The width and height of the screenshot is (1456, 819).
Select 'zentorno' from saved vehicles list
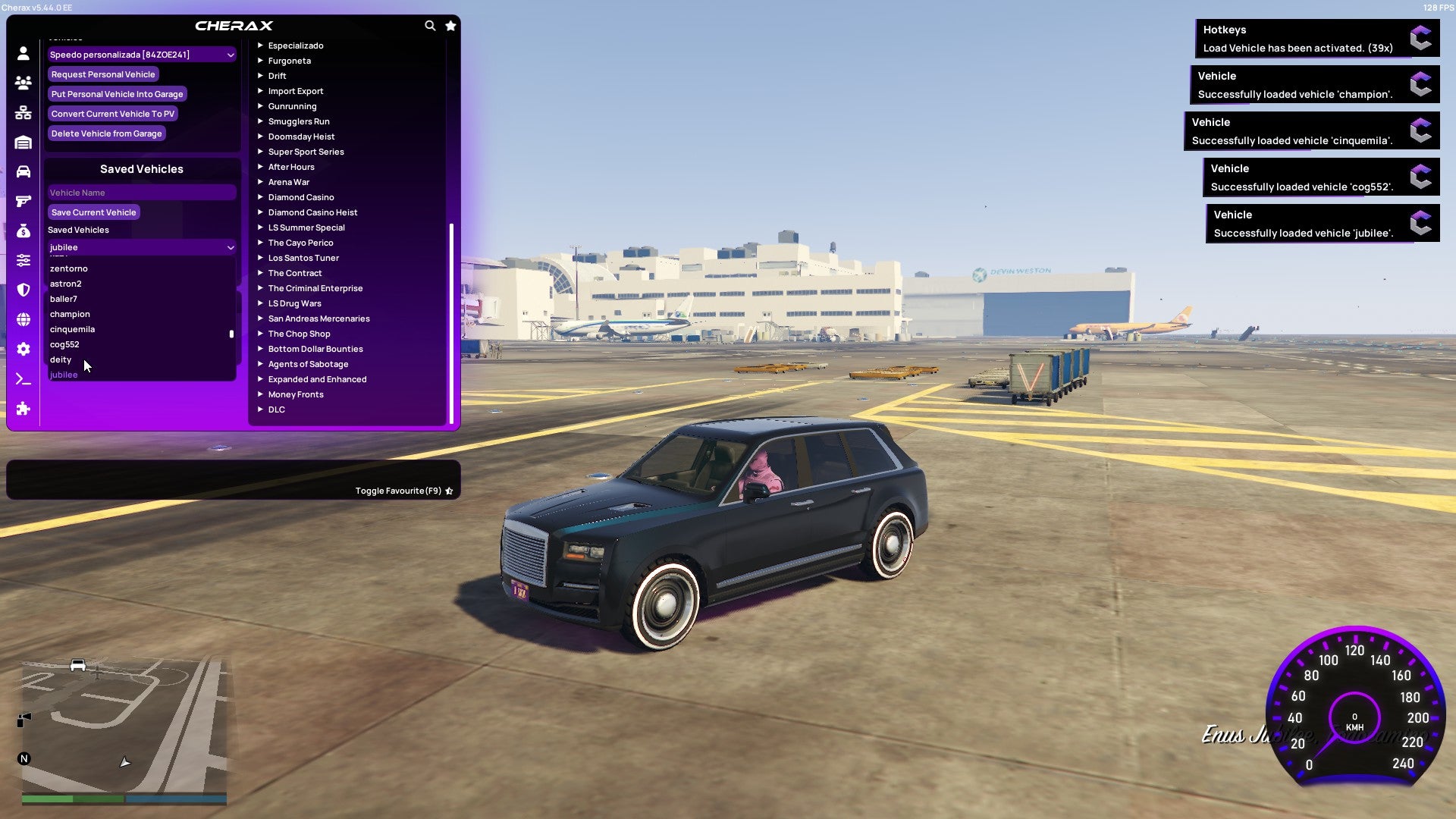pos(69,268)
